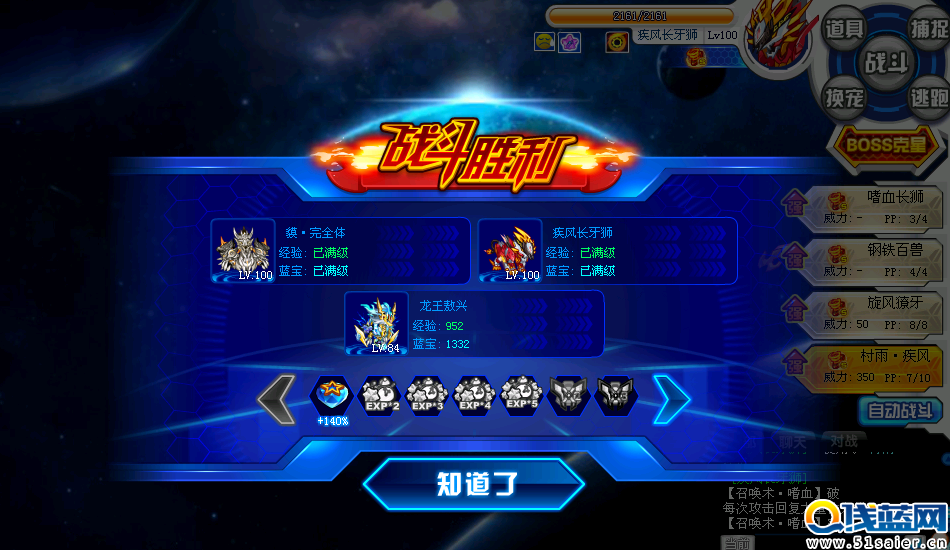Open the 换宠 pet switch menu
950x550 pixels.
pyautogui.click(x=843, y=98)
